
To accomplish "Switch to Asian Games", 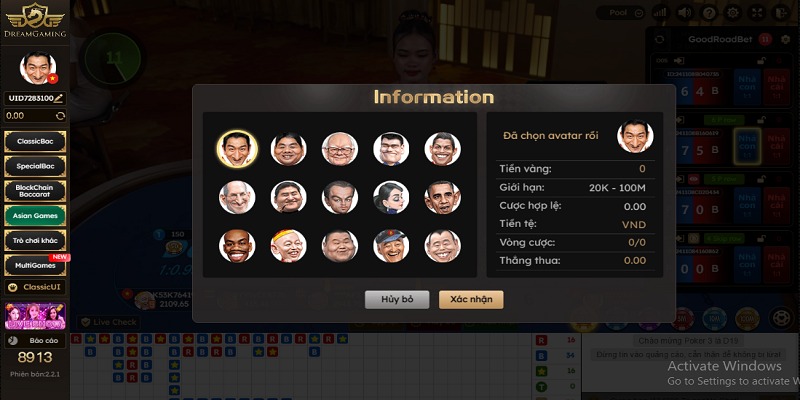I will [x=35, y=215].
